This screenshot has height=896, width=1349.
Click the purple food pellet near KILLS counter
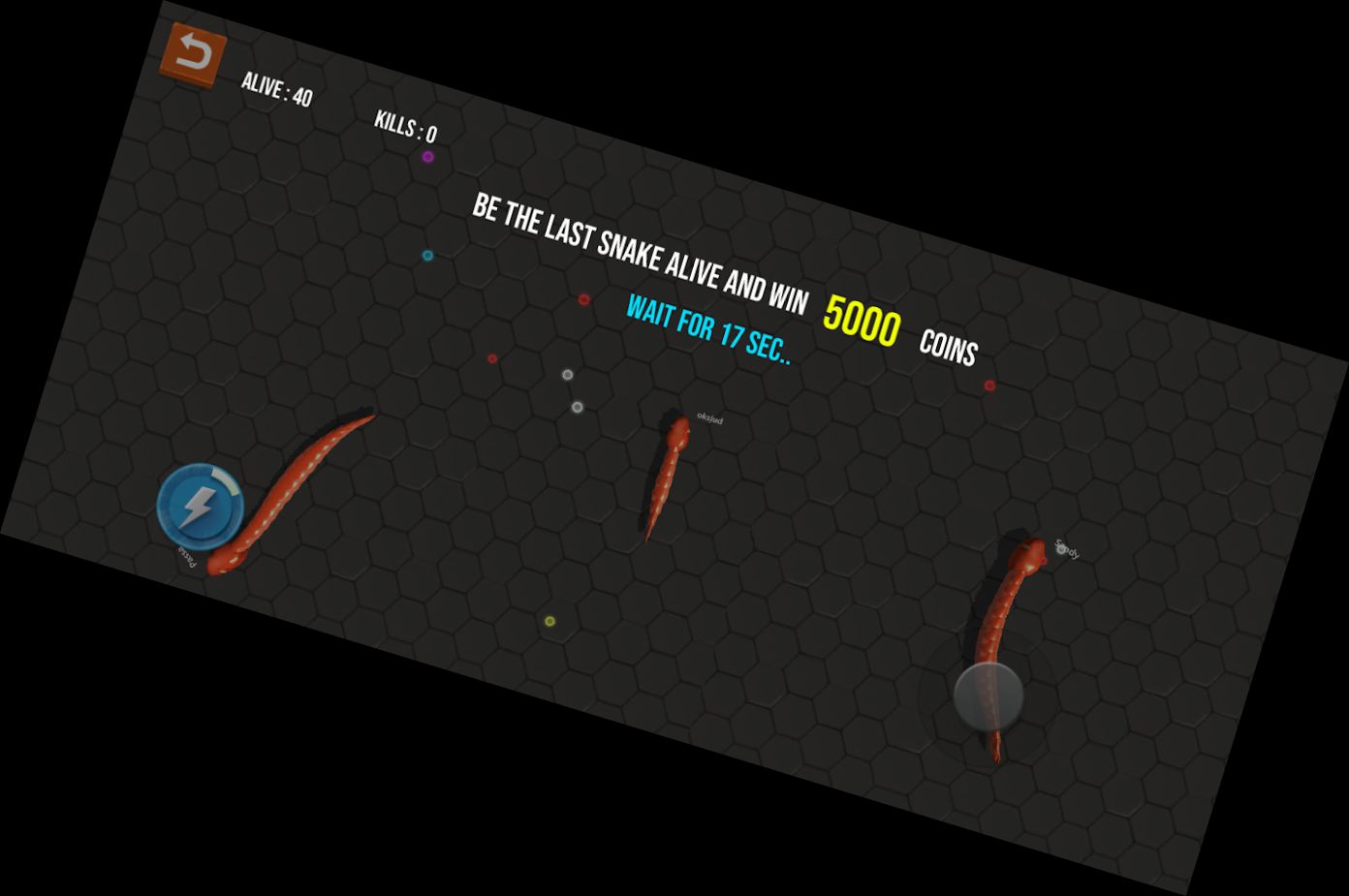[427, 157]
